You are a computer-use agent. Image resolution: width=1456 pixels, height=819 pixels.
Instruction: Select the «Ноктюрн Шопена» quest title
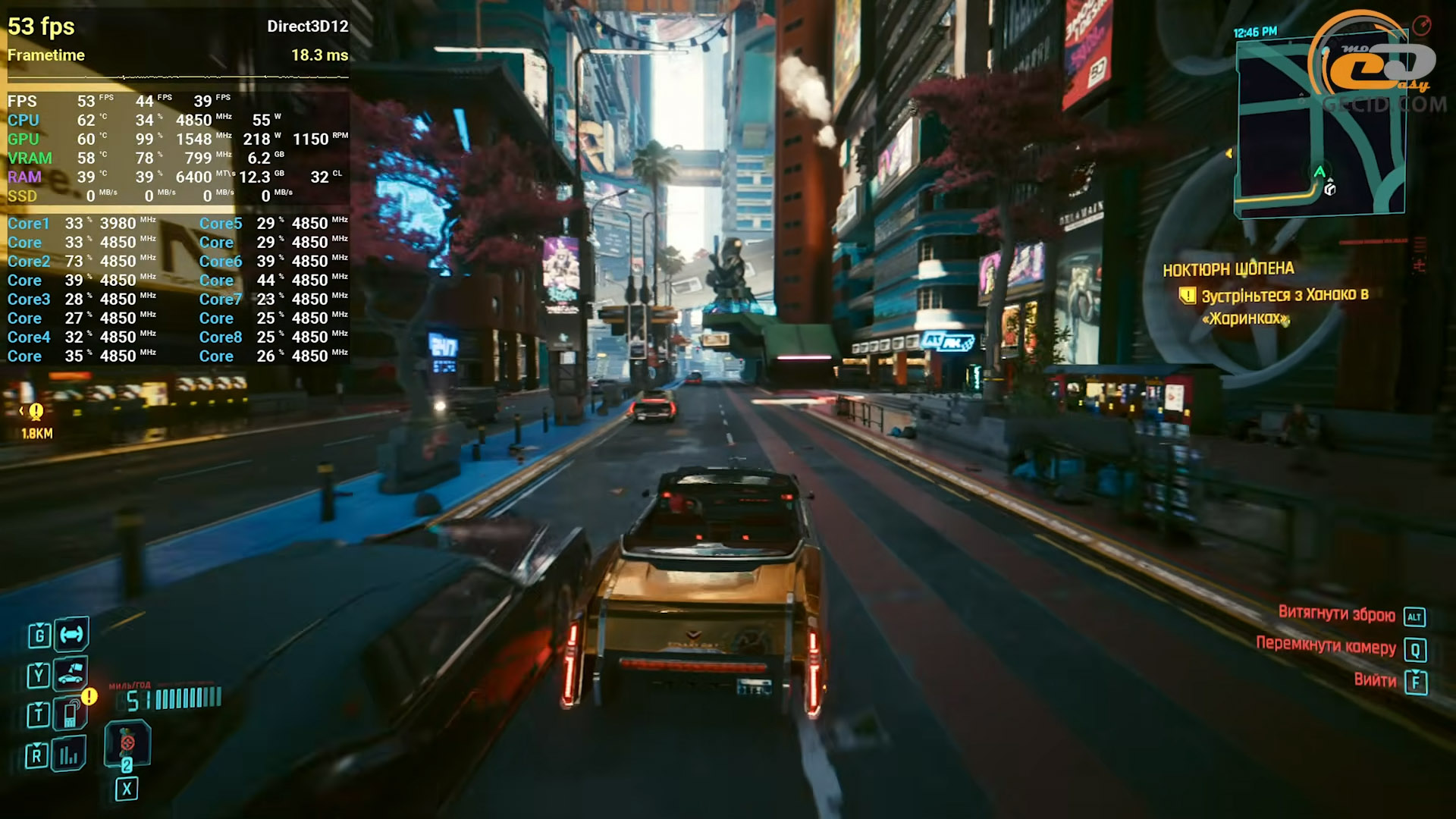[x=1228, y=269]
